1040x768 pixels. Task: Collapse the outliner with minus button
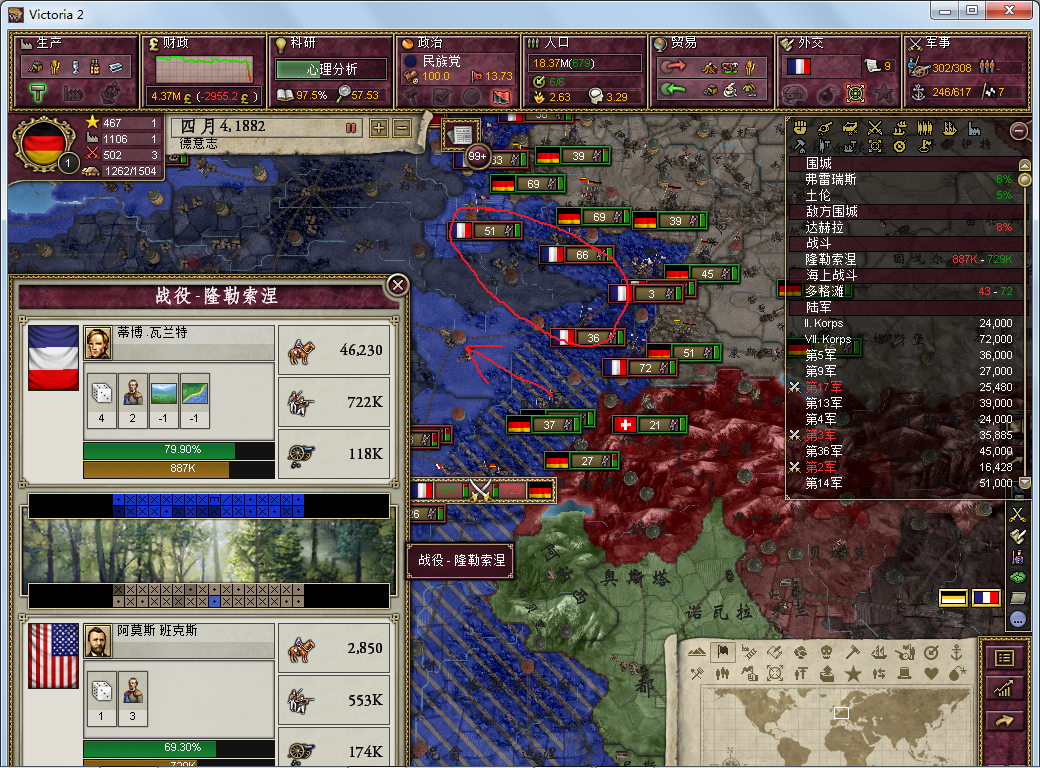pos(1019,130)
